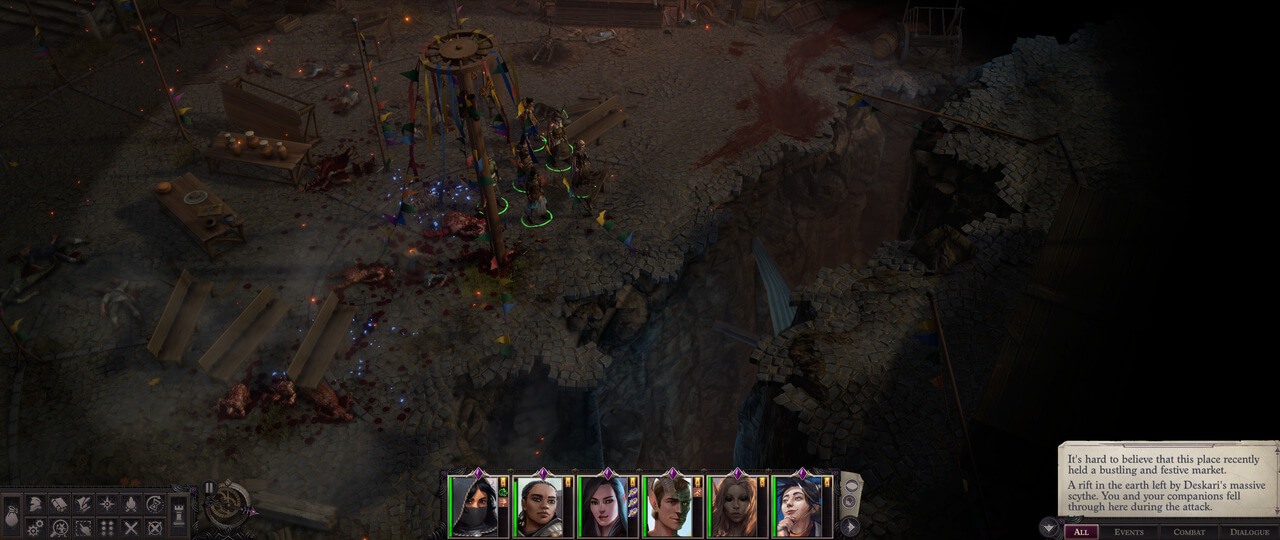Select the auburn-haired elf woman portrait
The width and height of the screenshot is (1280, 540).
pyautogui.click(x=736, y=506)
